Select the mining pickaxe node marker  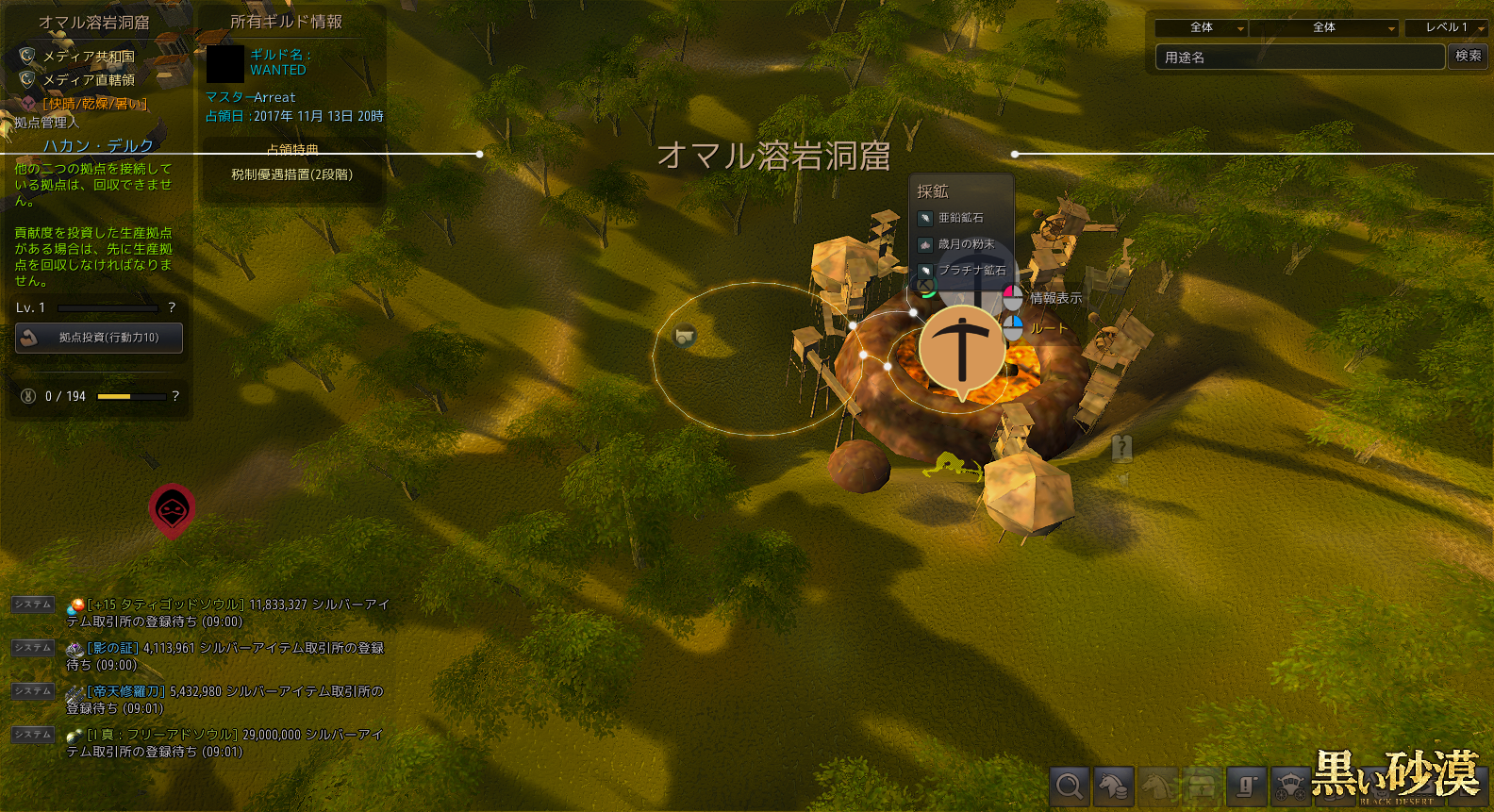961,348
